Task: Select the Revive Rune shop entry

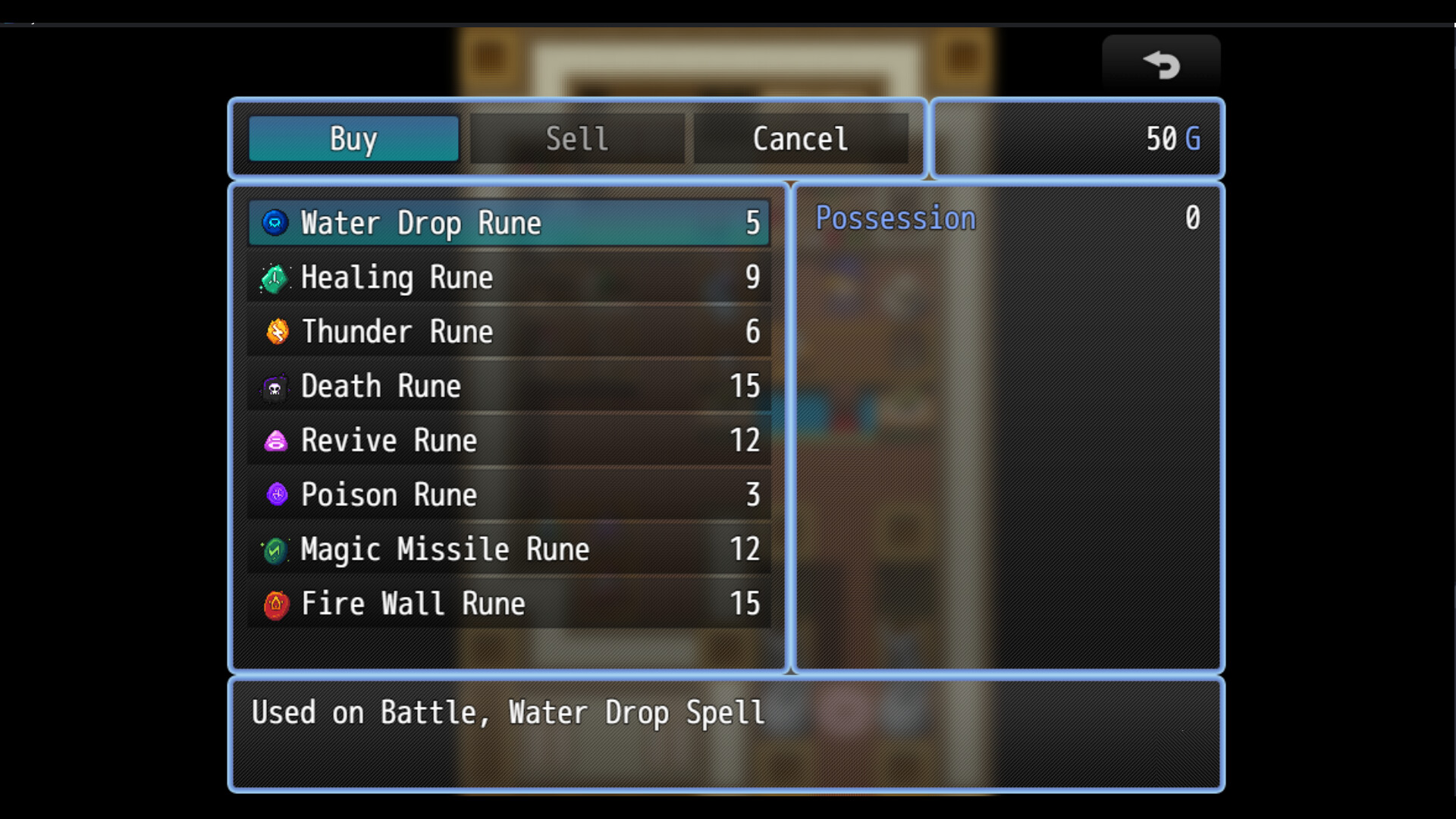Action: pos(508,441)
